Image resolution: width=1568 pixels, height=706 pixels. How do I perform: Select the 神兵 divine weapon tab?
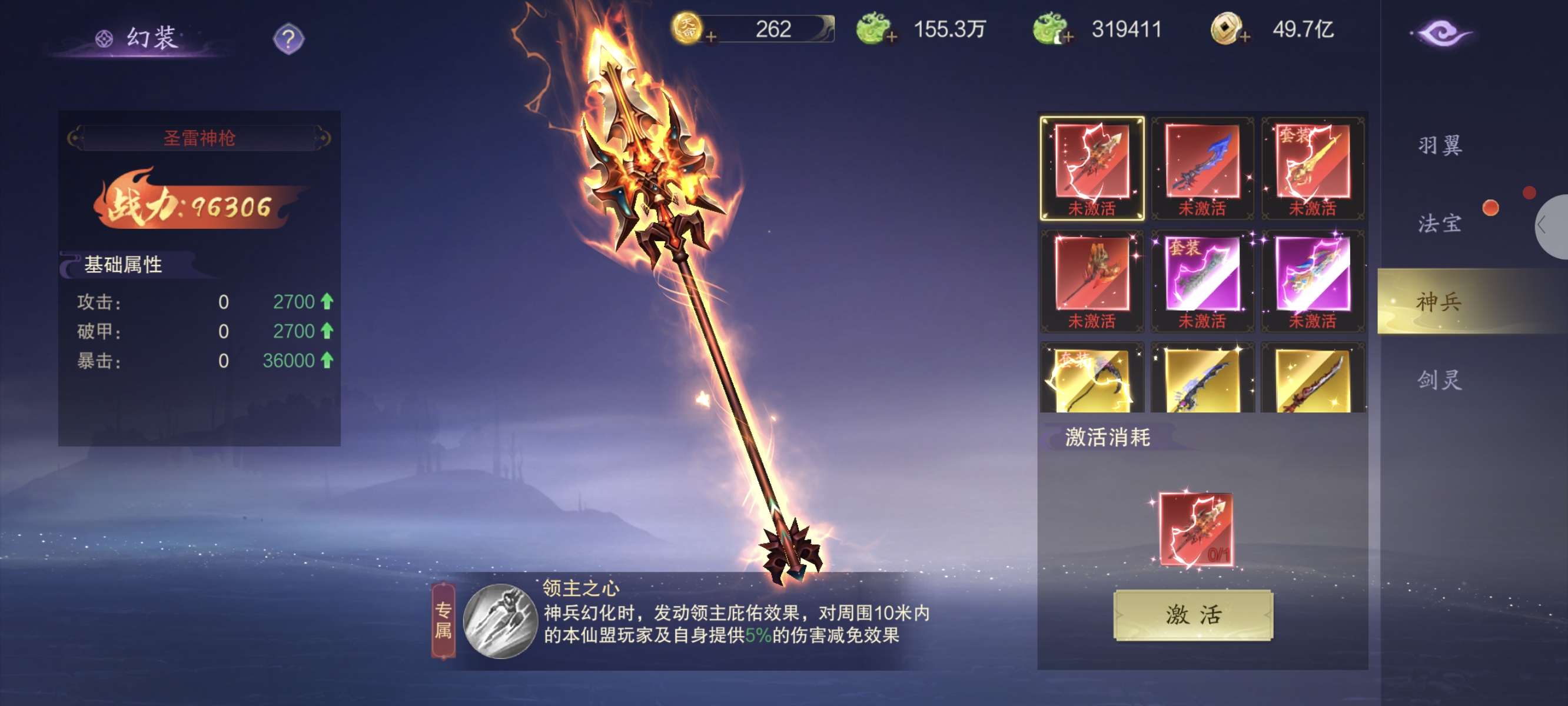tap(1440, 301)
